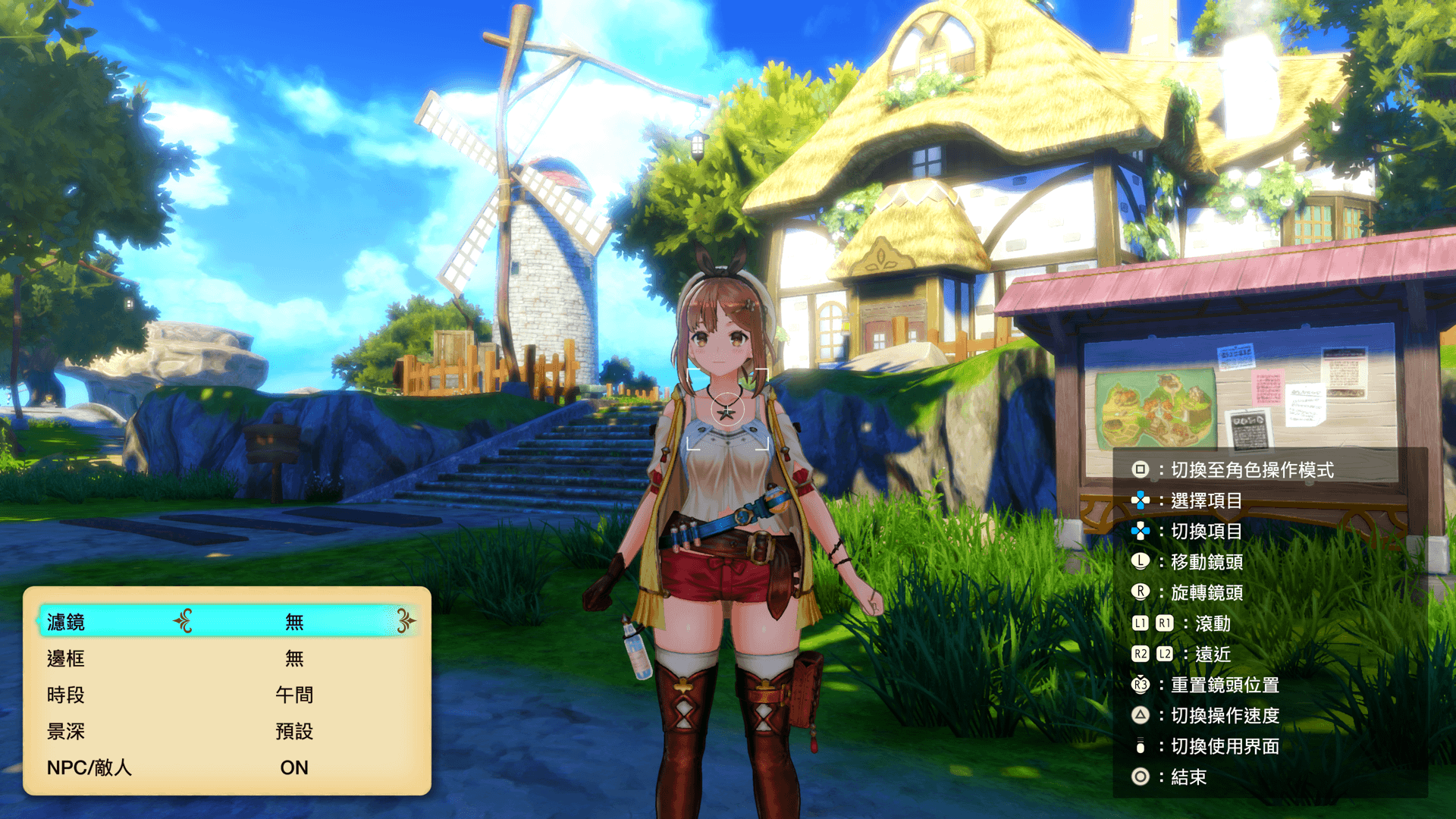
Task: Choose the 時段 time of day row
Action: coord(227,695)
